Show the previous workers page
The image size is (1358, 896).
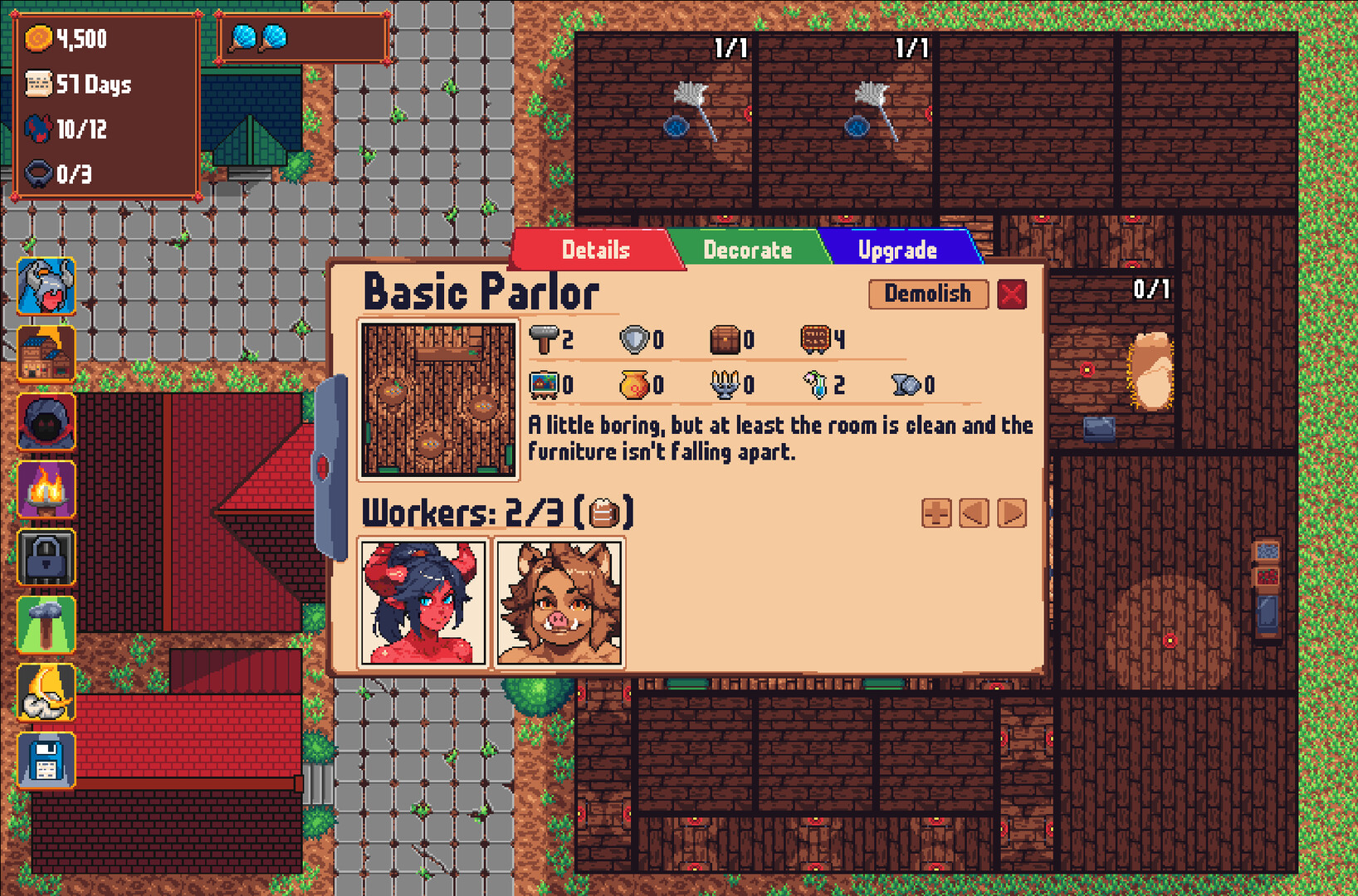tap(974, 514)
